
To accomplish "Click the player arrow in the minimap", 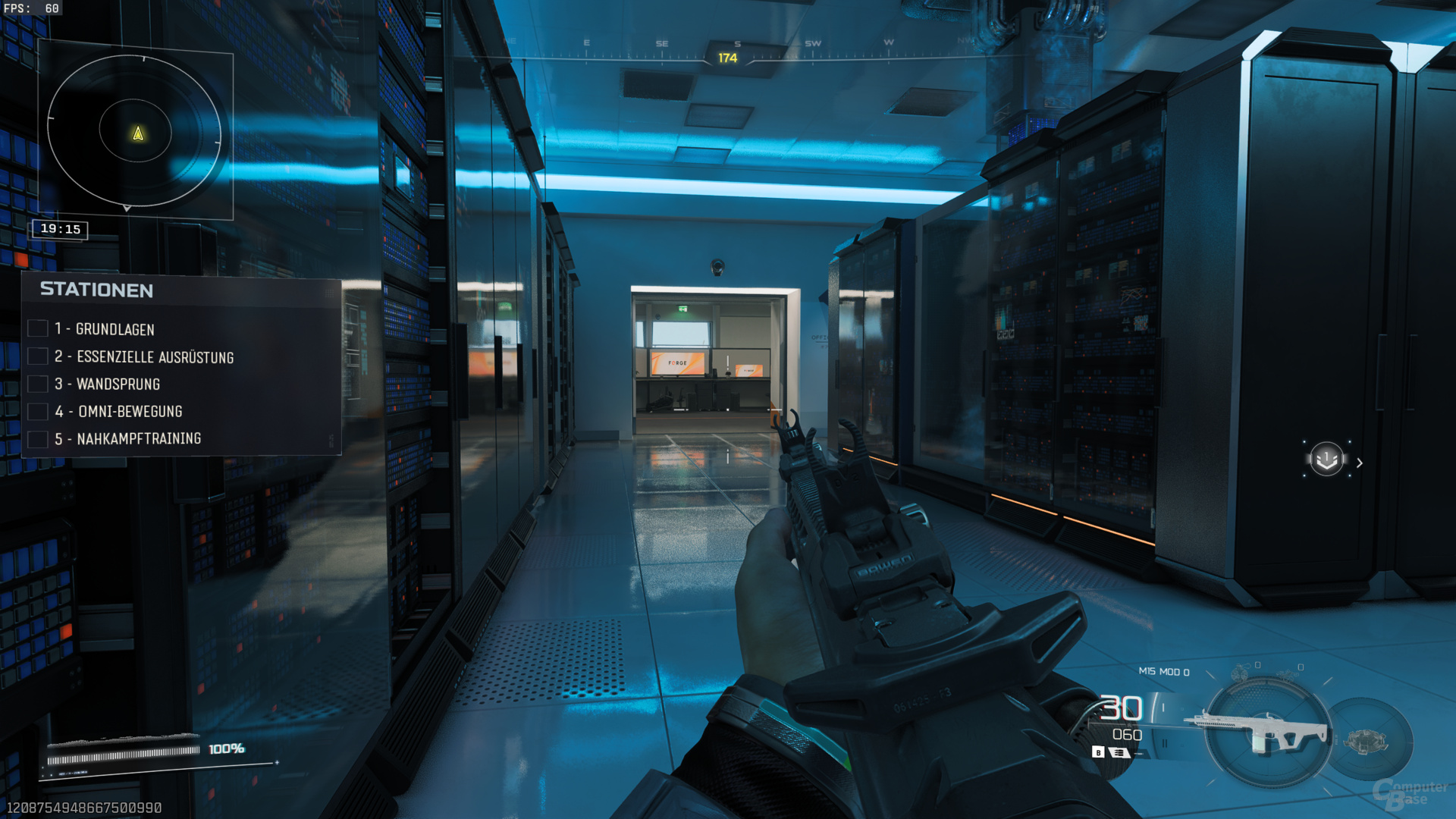I will coord(136,133).
